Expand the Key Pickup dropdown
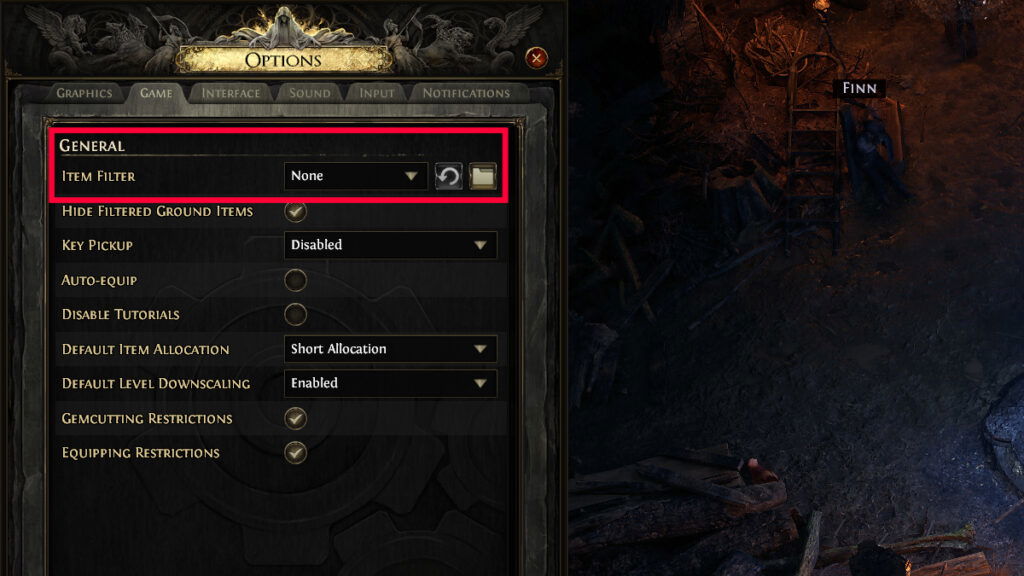This screenshot has height=576, width=1024. click(390, 245)
